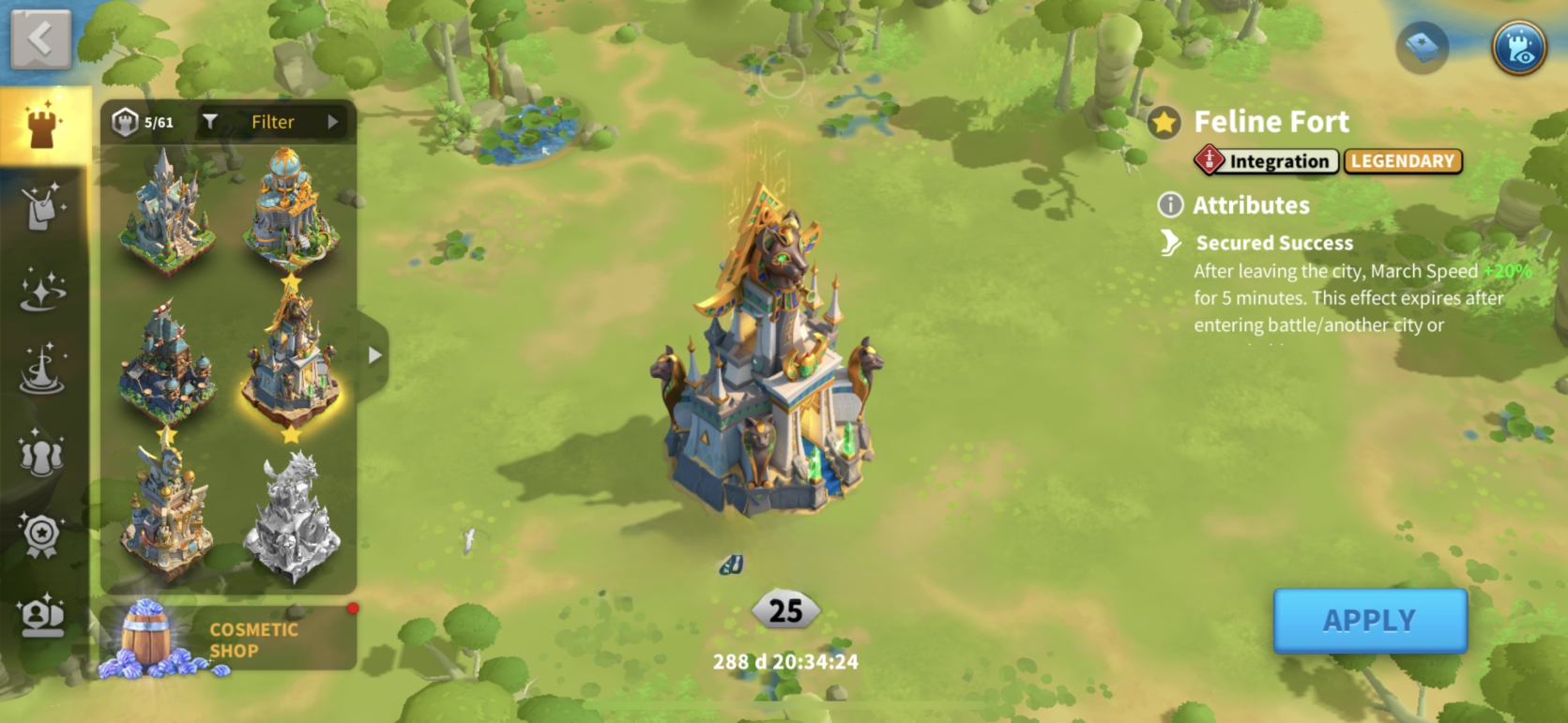
Task: Toggle the castle view eye icon
Action: point(1518,47)
